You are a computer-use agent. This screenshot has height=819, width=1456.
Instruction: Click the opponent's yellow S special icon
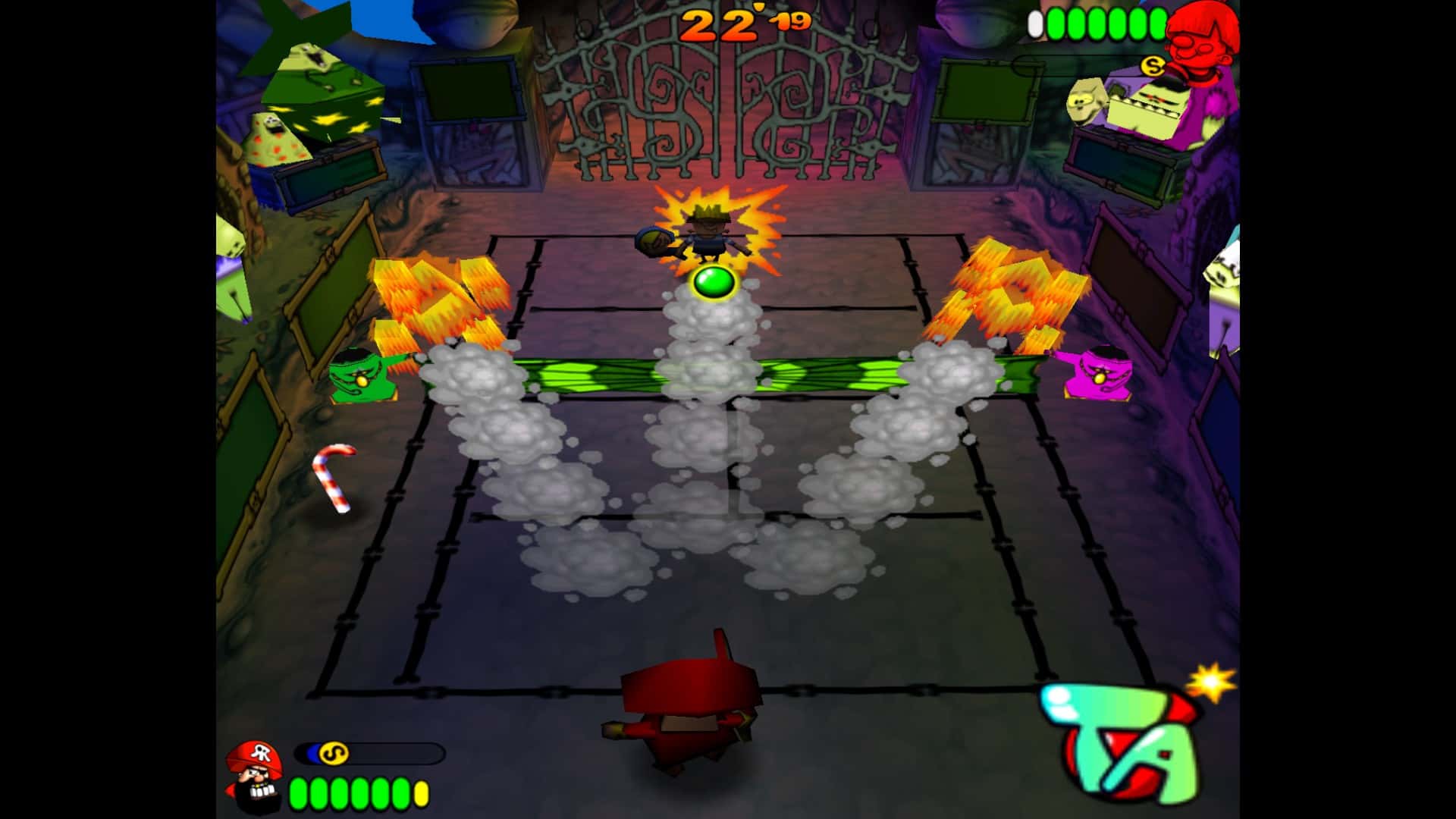[x=1153, y=67]
